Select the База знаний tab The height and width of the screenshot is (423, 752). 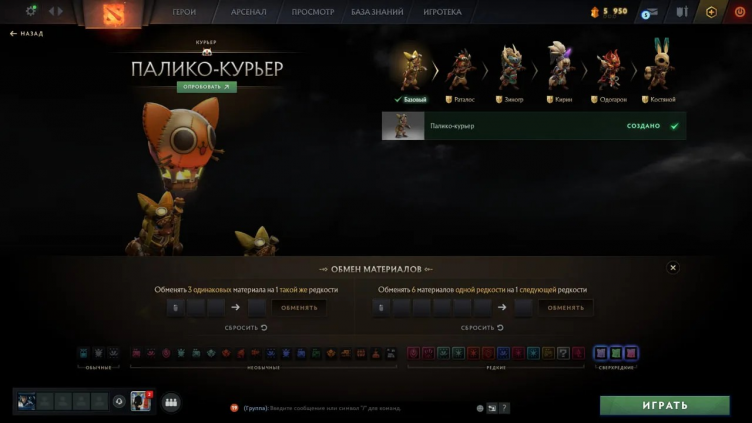pyautogui.click(x=377, y=12)
